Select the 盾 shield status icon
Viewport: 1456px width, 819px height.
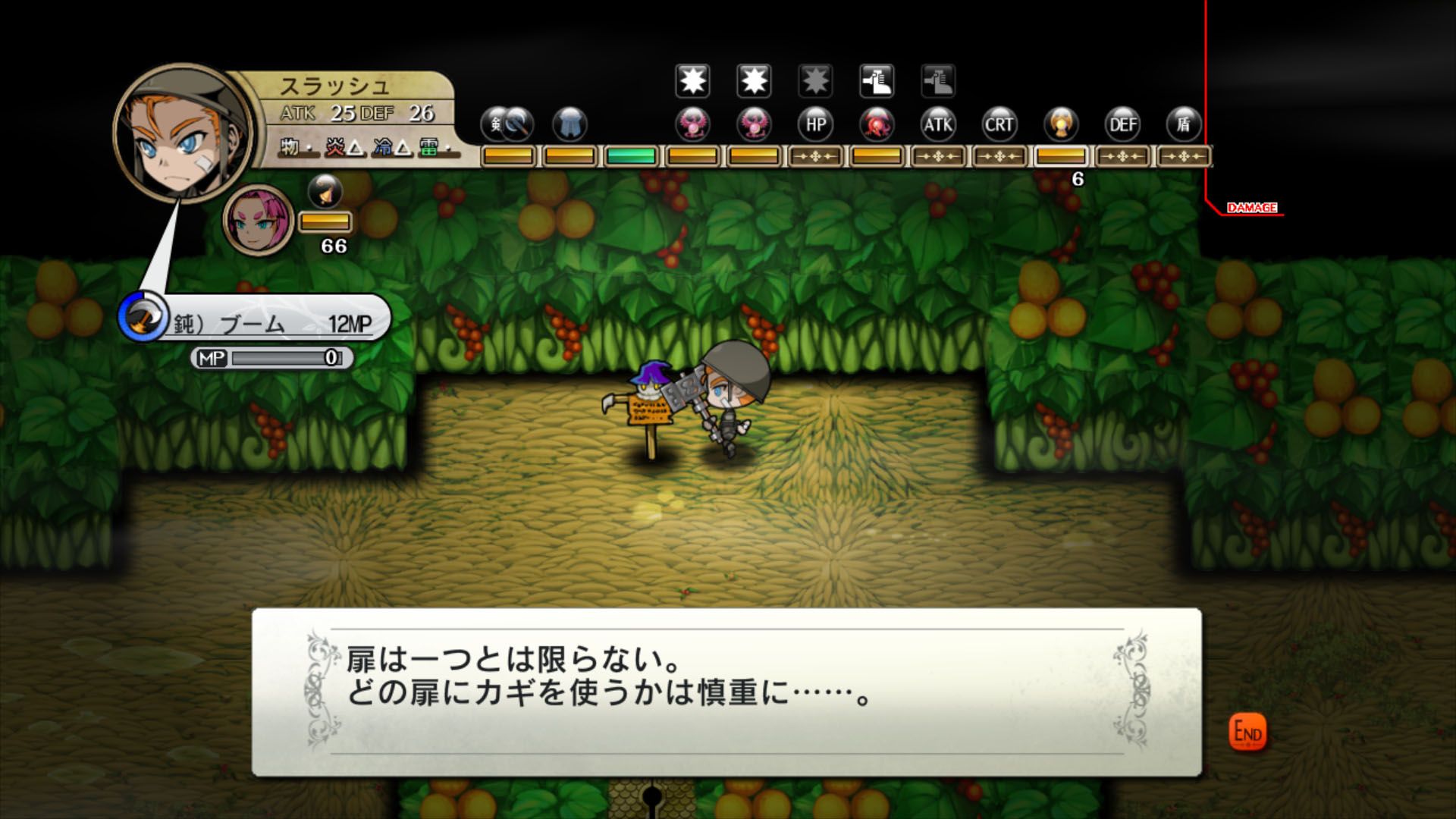1181,124
